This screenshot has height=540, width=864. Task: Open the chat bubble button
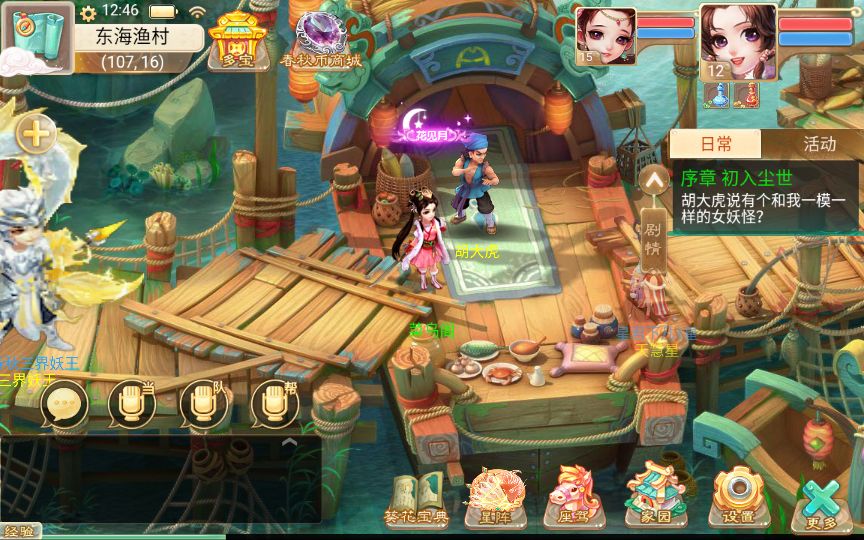tap(63, 402)
